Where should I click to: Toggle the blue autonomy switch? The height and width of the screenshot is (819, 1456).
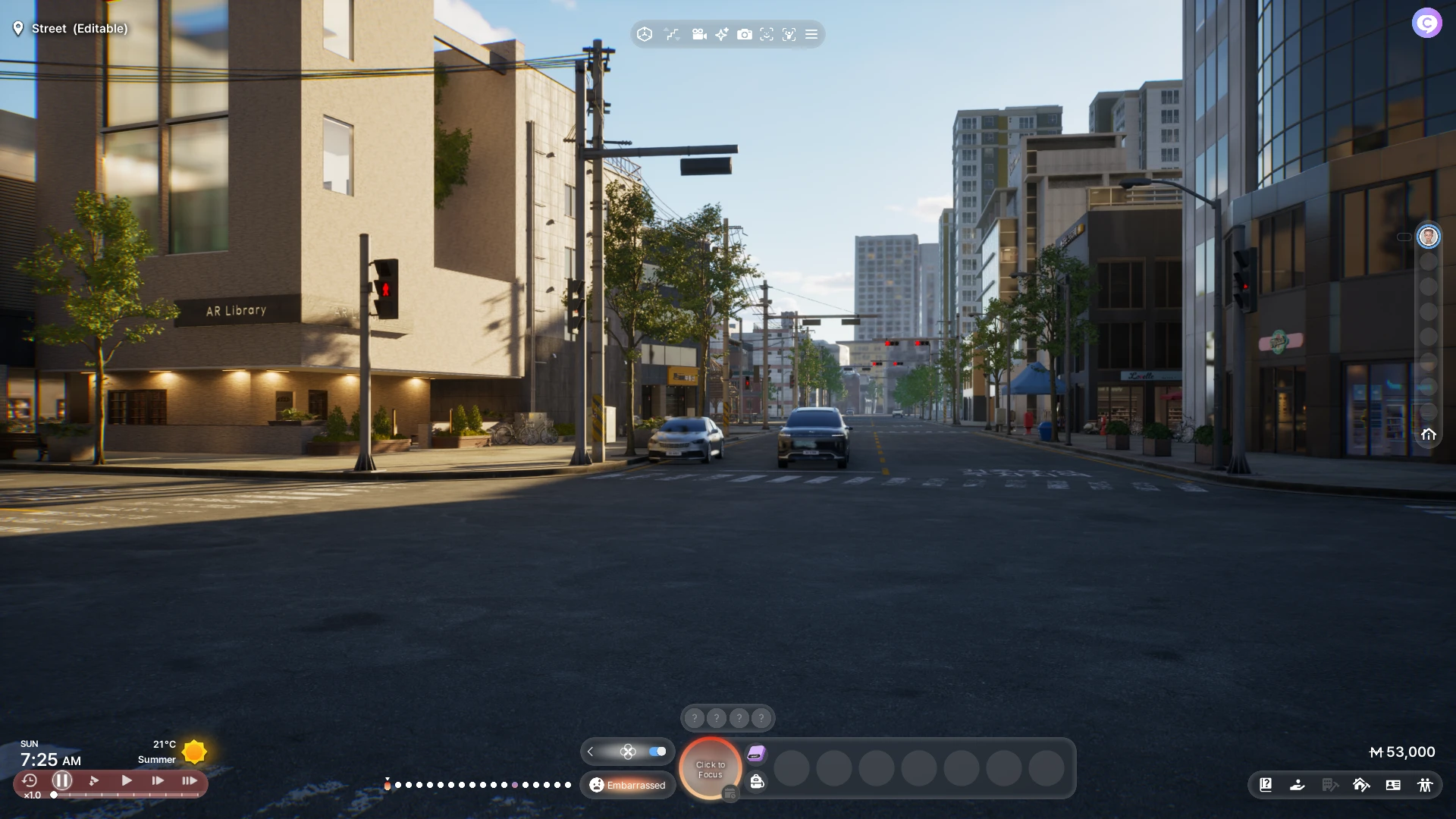pyautogui.click(x=657, y=752)
